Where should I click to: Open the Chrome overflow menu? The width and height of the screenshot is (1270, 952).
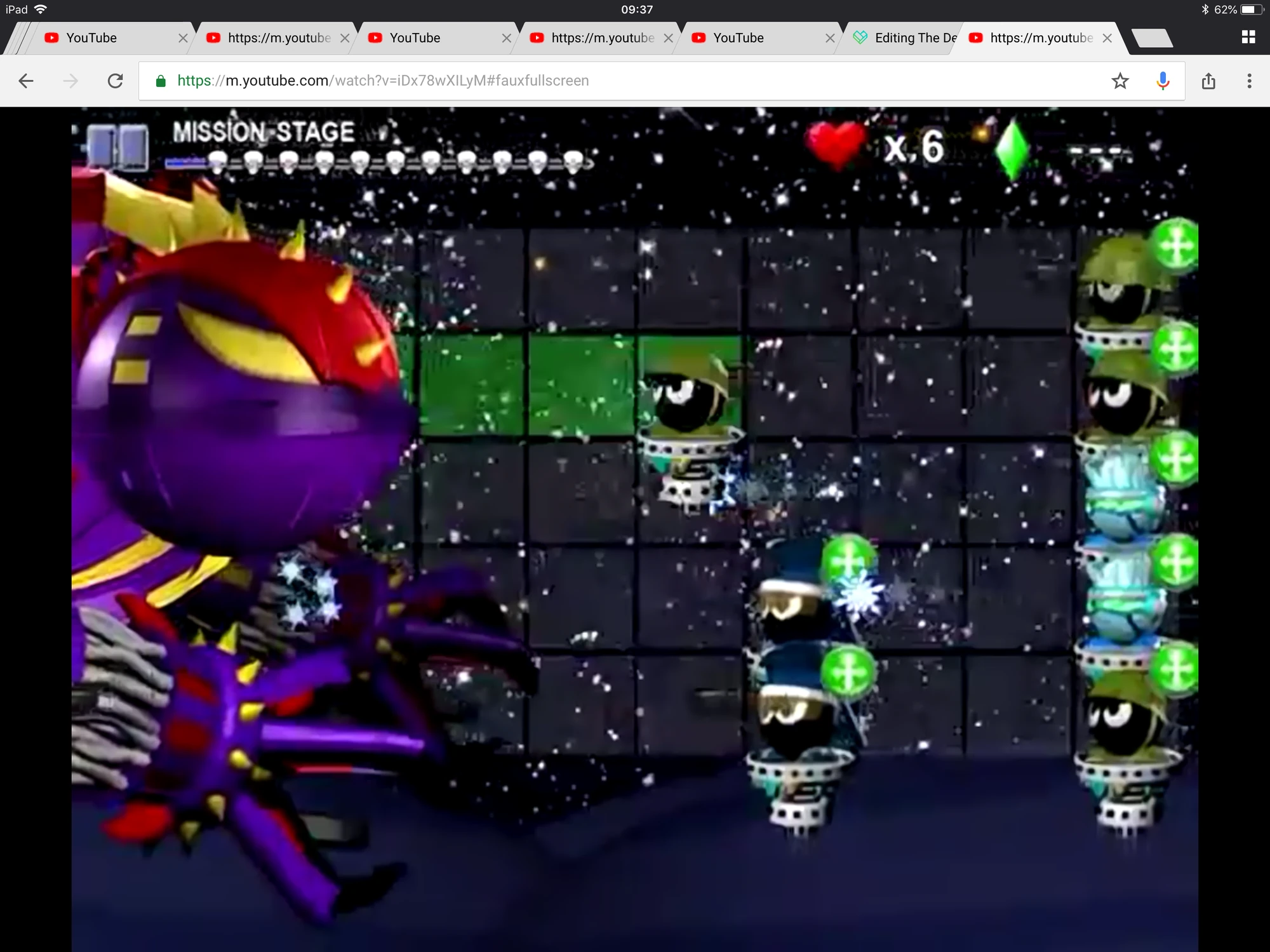click(x=1248, y=81)
